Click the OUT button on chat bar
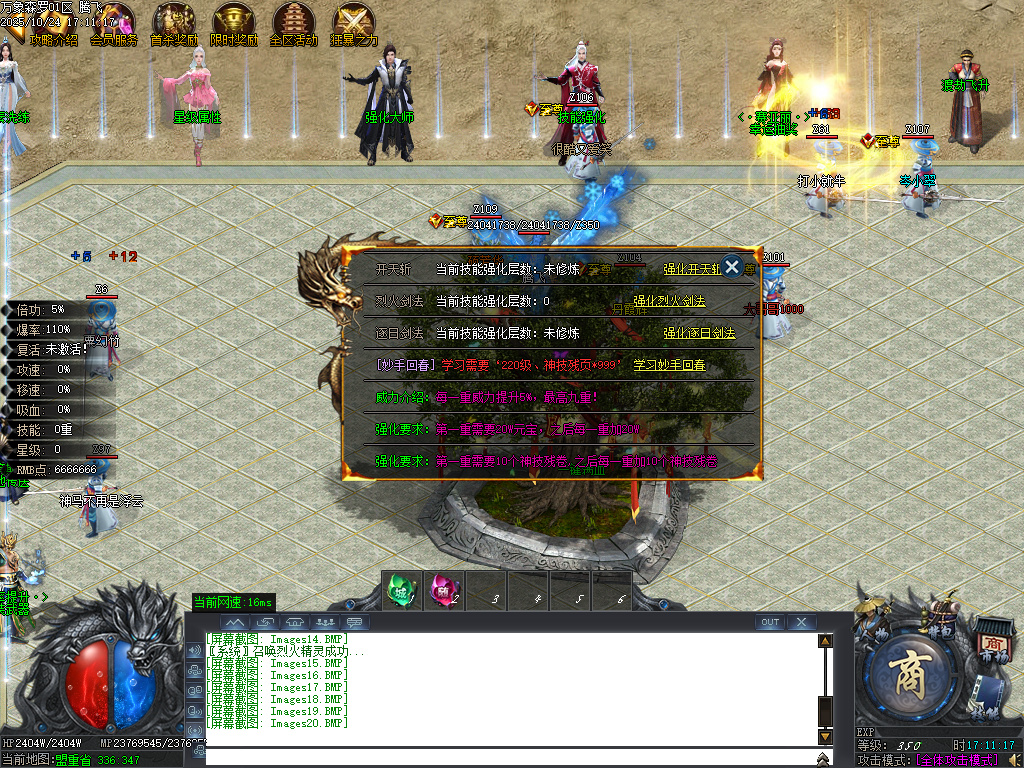Viewport: 1024px width, 768px height. click(769, 622)
